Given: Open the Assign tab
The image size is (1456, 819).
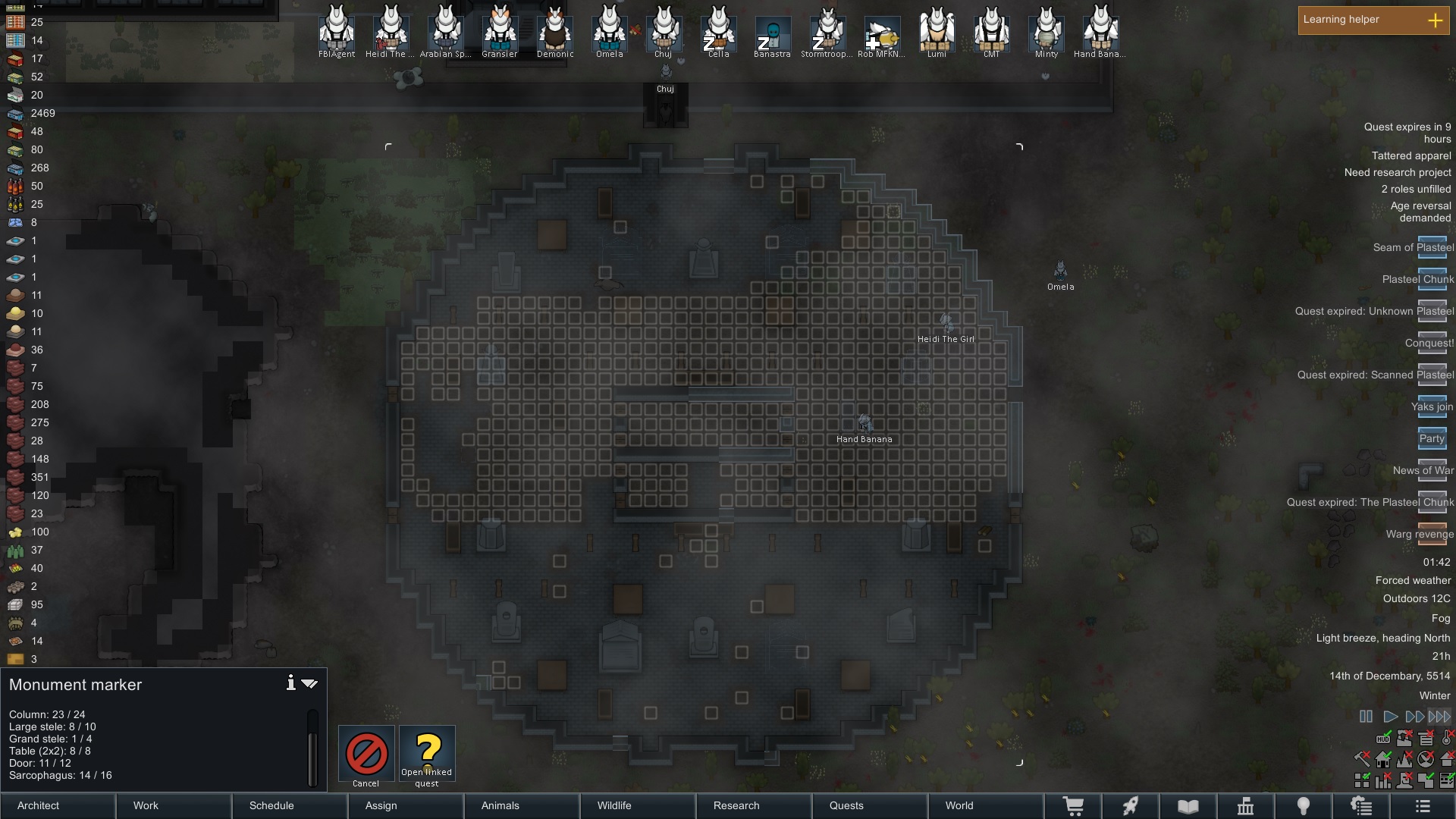Looking at the screenshot, I should 406,806.
